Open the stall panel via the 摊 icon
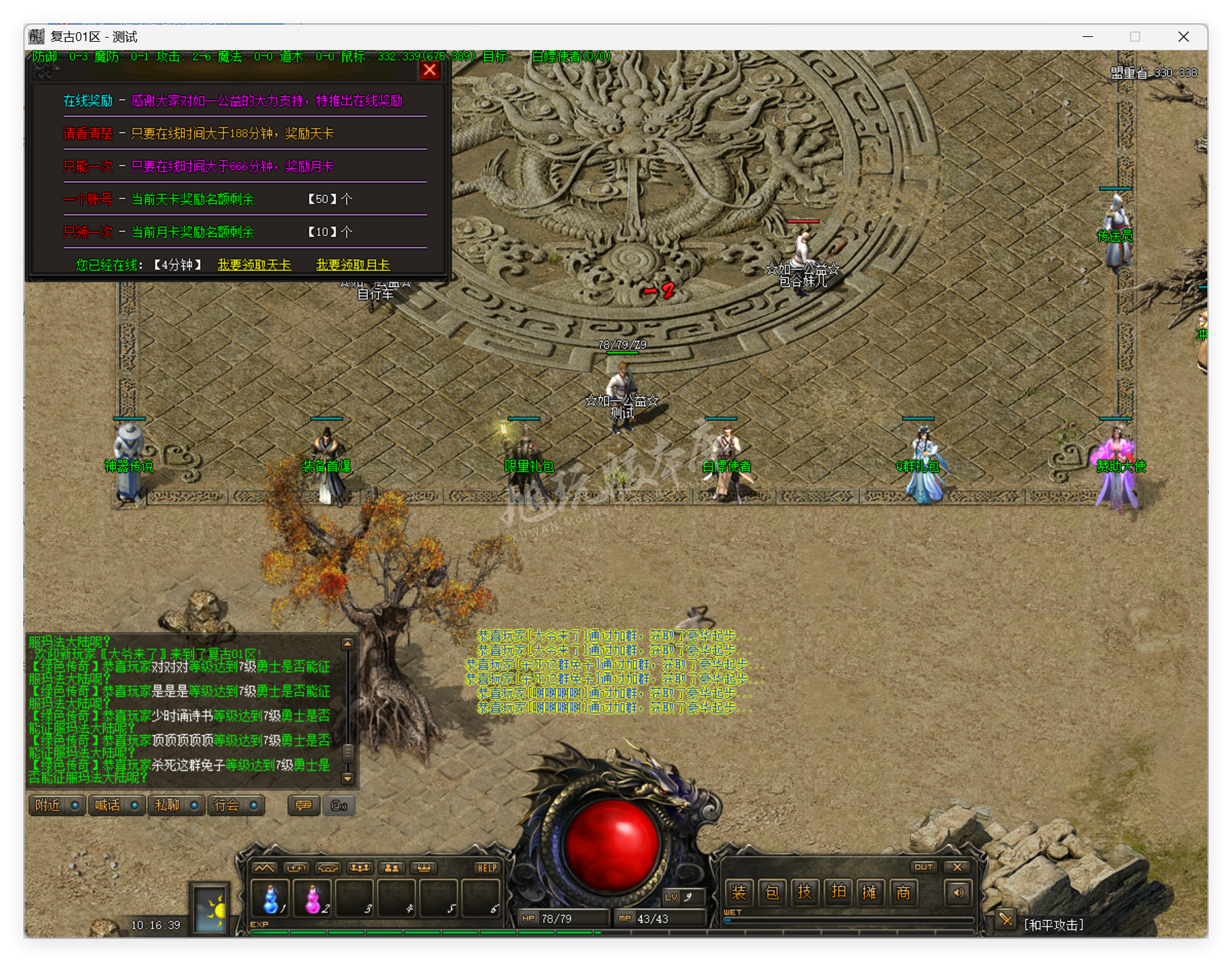 click(871, 892)
